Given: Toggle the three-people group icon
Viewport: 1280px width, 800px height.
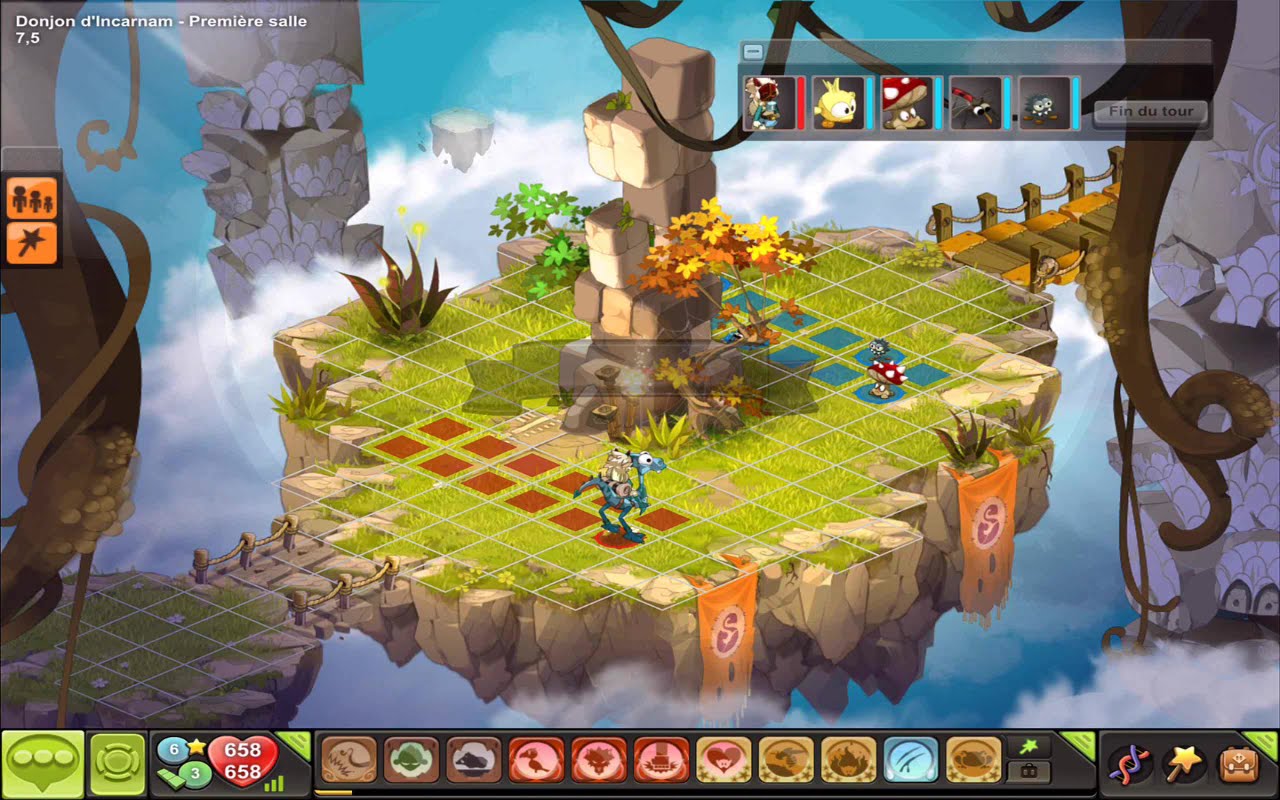Looking at the screenshot, I should (32, 197).
